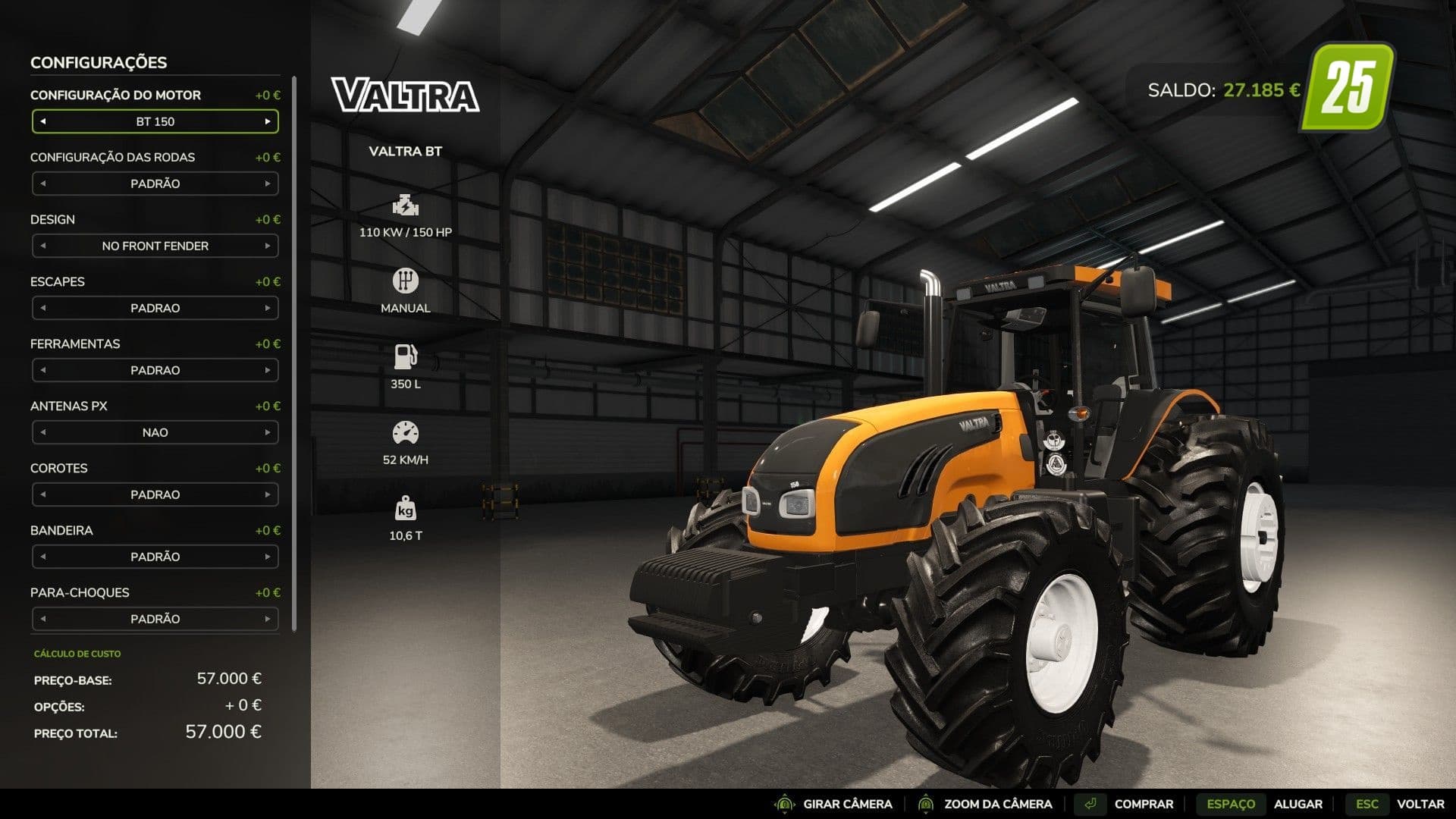Toggle ANTENAS PX from NAO to another option
The width and height of the screenshot is (1456, 819).
click(x=269, y=432)
